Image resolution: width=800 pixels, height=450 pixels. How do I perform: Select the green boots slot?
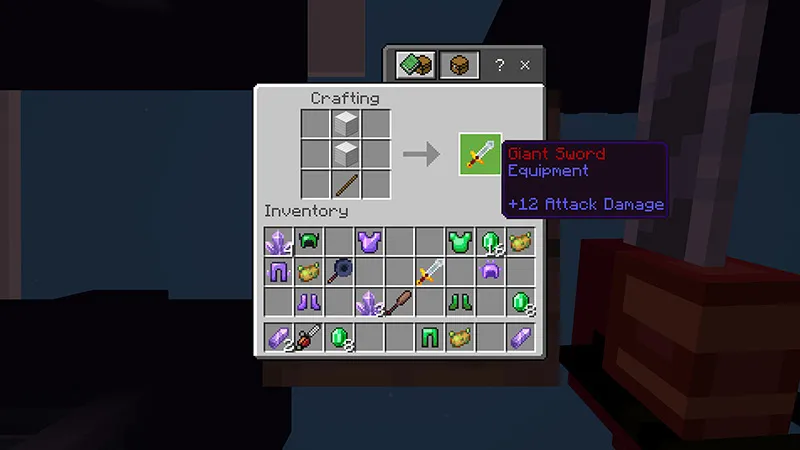point(459,301)
